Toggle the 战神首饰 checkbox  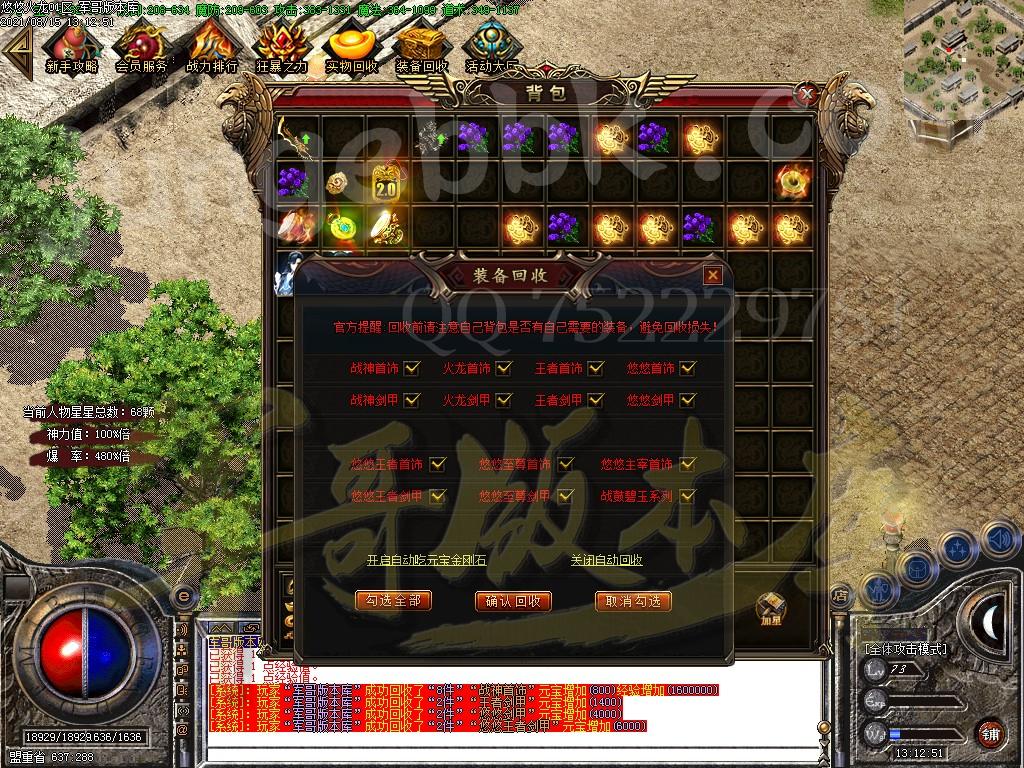pos(411,368)
